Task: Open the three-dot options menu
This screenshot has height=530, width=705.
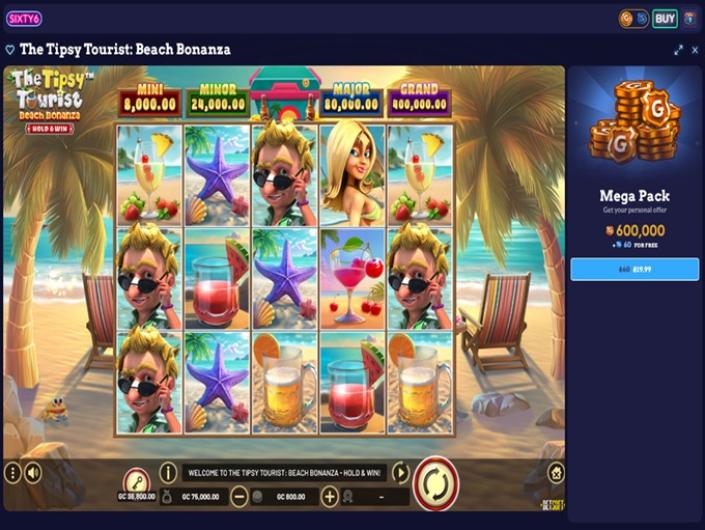Action: coord(12,473)
